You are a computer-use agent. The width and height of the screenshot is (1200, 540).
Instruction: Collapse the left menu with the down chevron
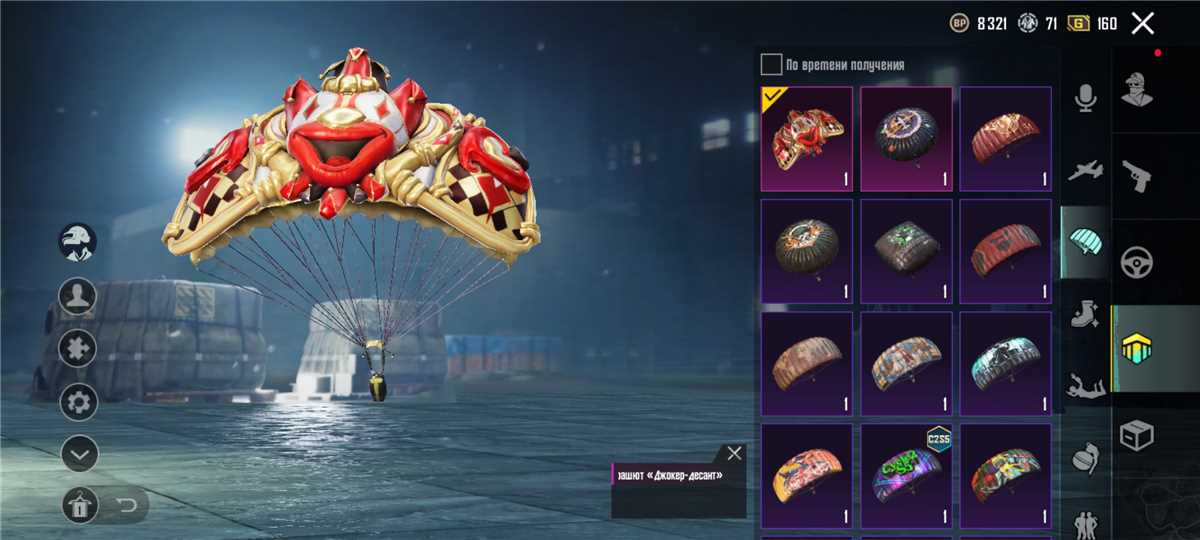click(x=79, y=454)
